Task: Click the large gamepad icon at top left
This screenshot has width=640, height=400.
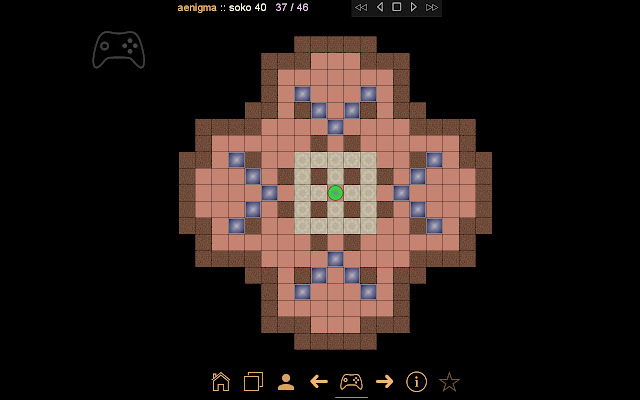Action: [x=118, y=49]
